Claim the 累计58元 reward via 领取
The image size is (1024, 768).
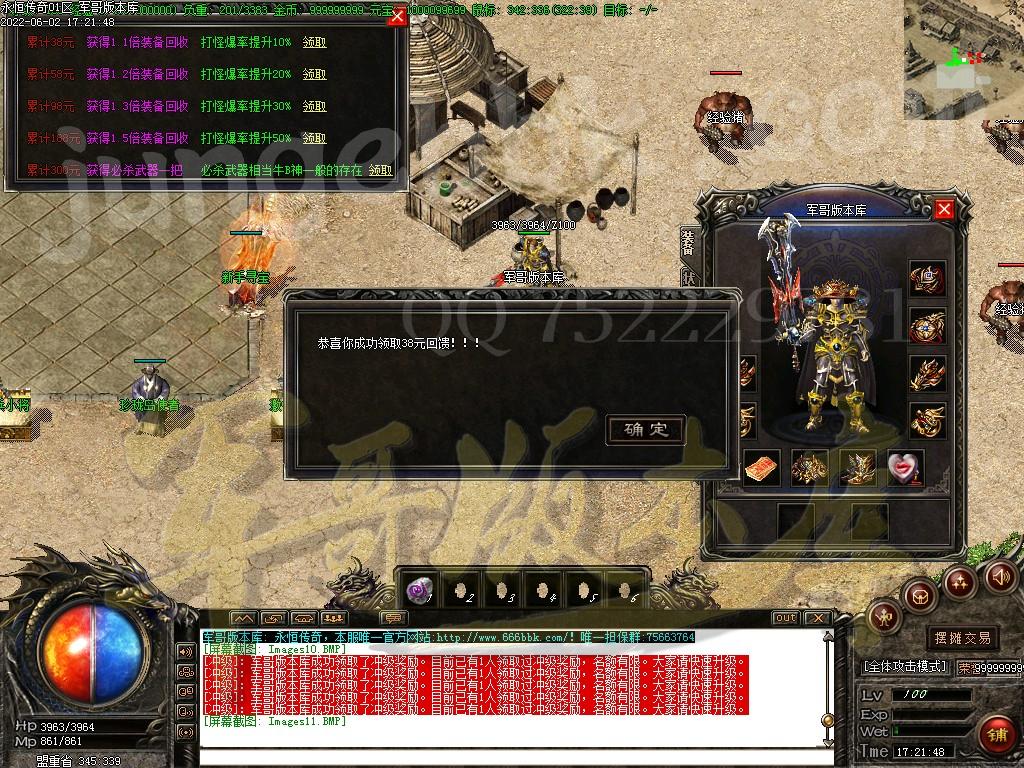[314, 75]
